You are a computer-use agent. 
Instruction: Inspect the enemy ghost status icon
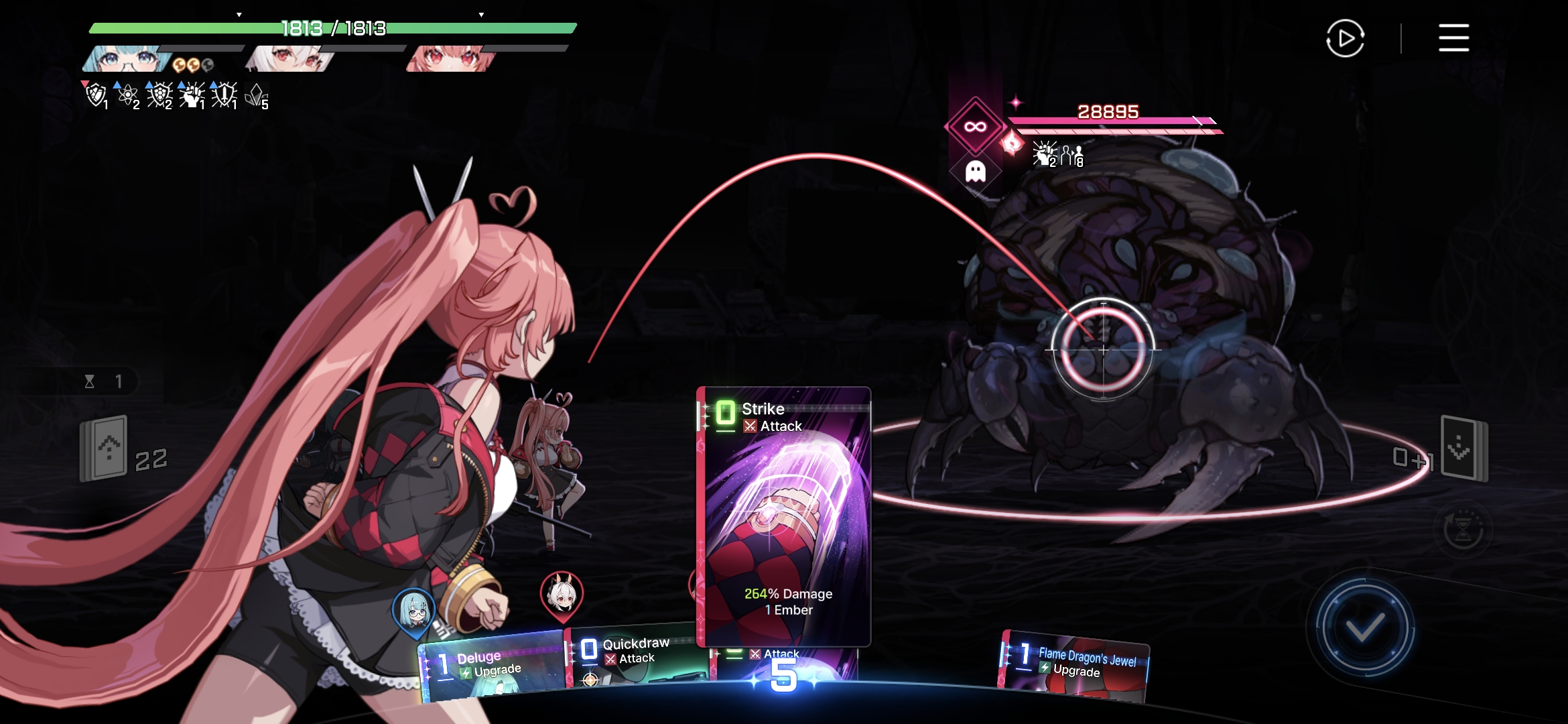pos(975,172)
